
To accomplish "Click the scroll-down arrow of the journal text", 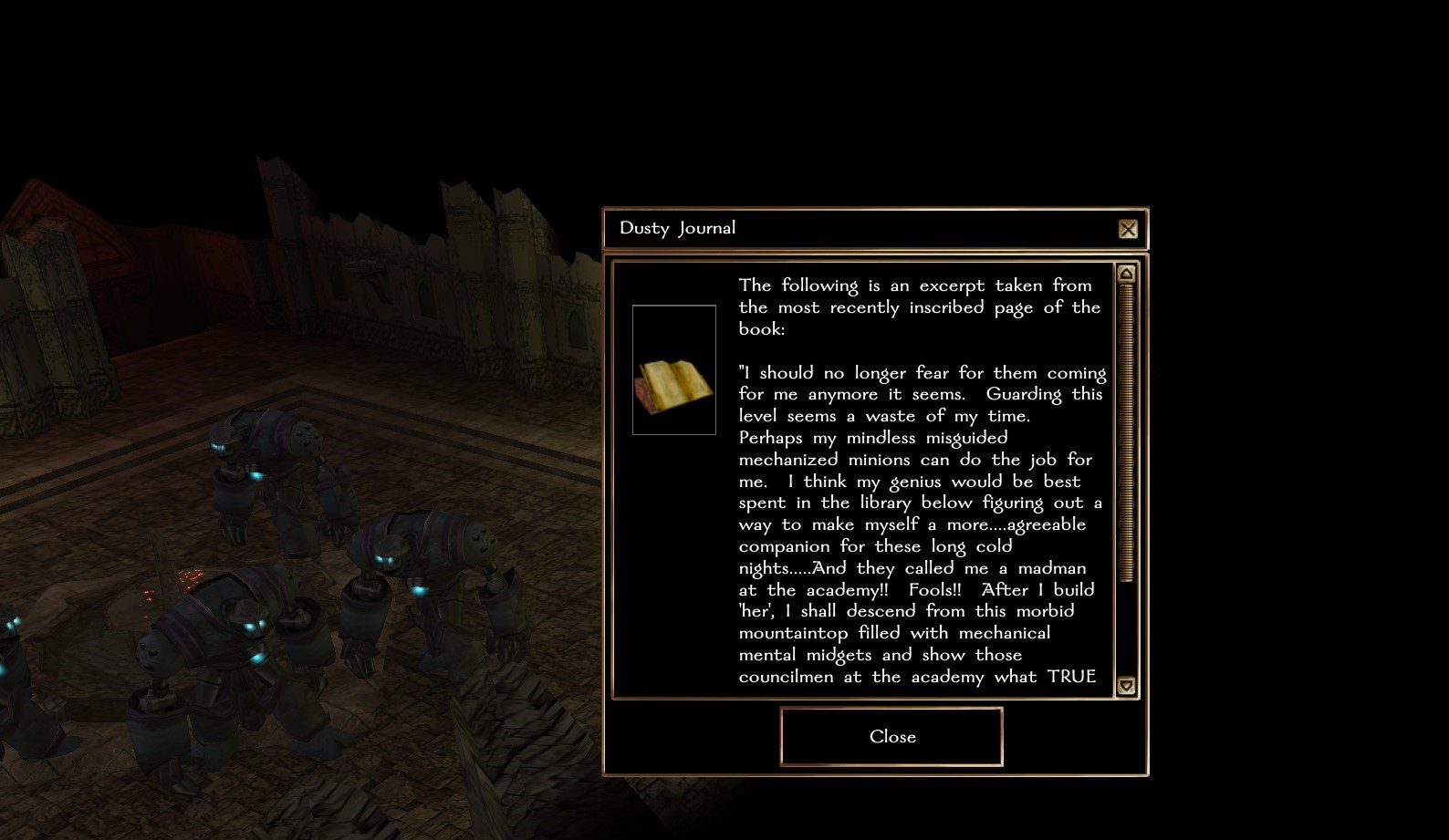I will (x=1126, y=686).
